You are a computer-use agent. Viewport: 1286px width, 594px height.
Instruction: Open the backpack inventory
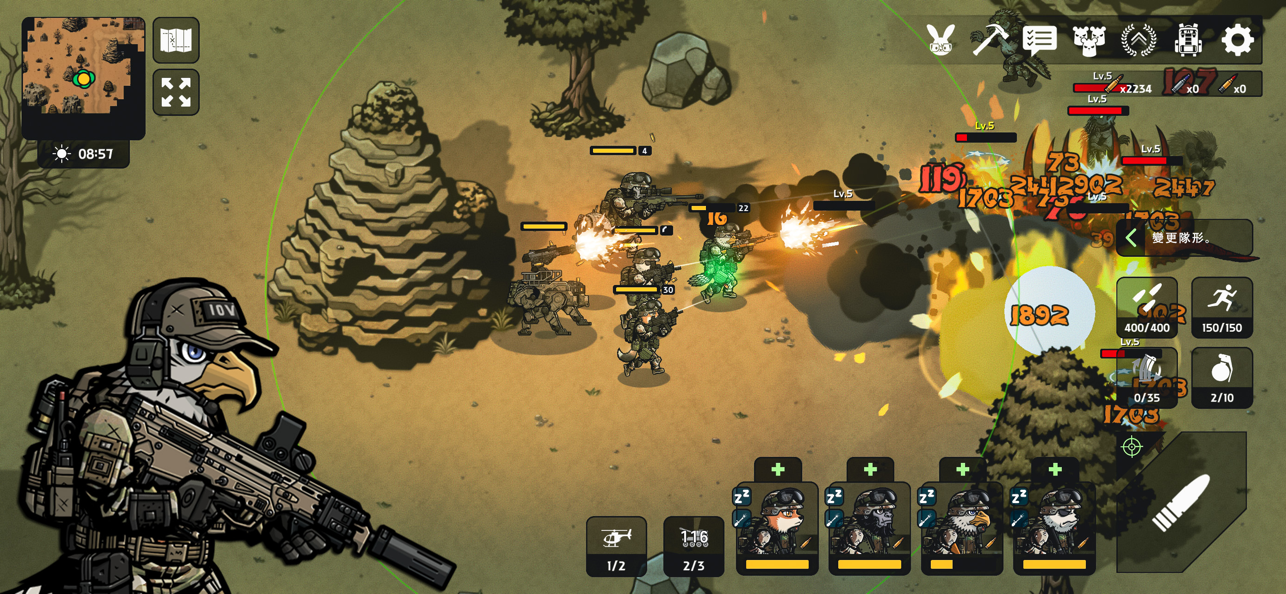pos(1187,40)
